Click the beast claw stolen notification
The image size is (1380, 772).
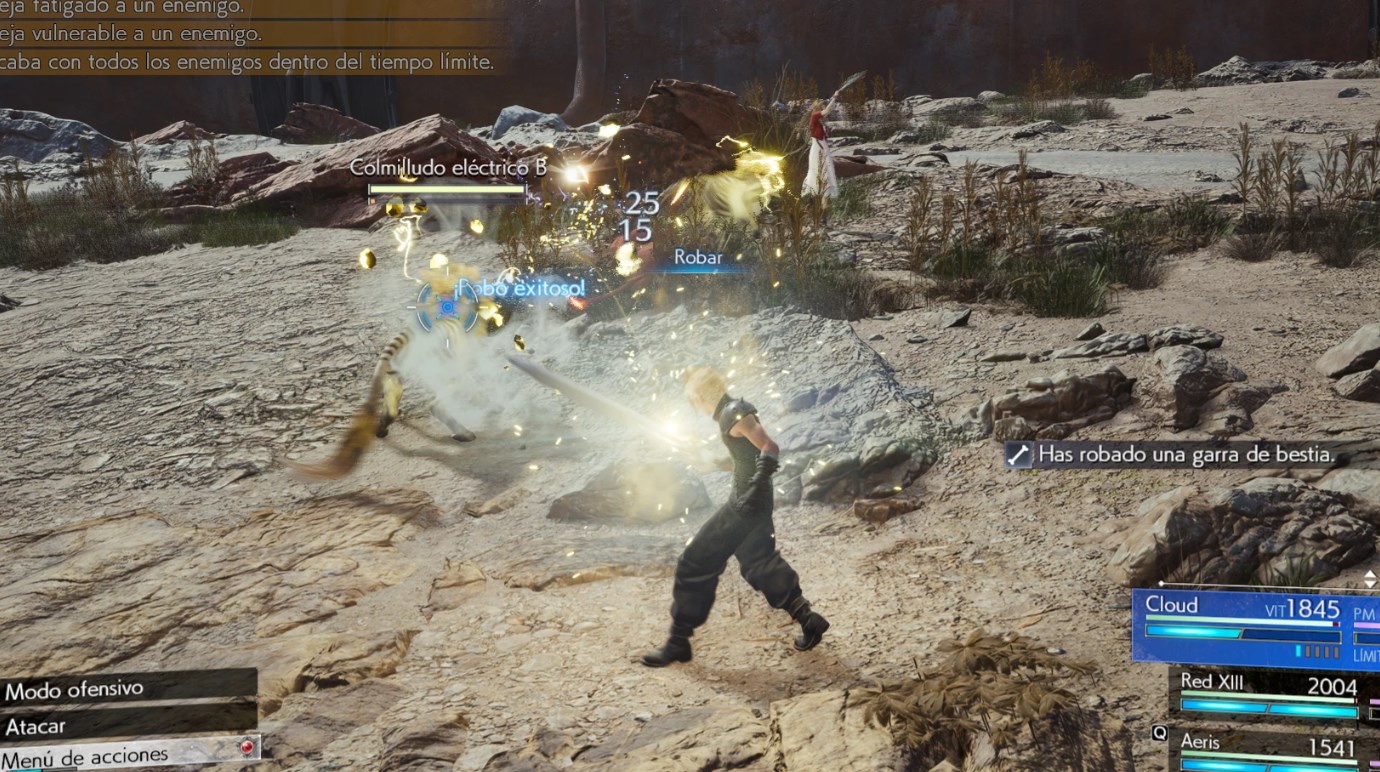tap(1187, 455)
